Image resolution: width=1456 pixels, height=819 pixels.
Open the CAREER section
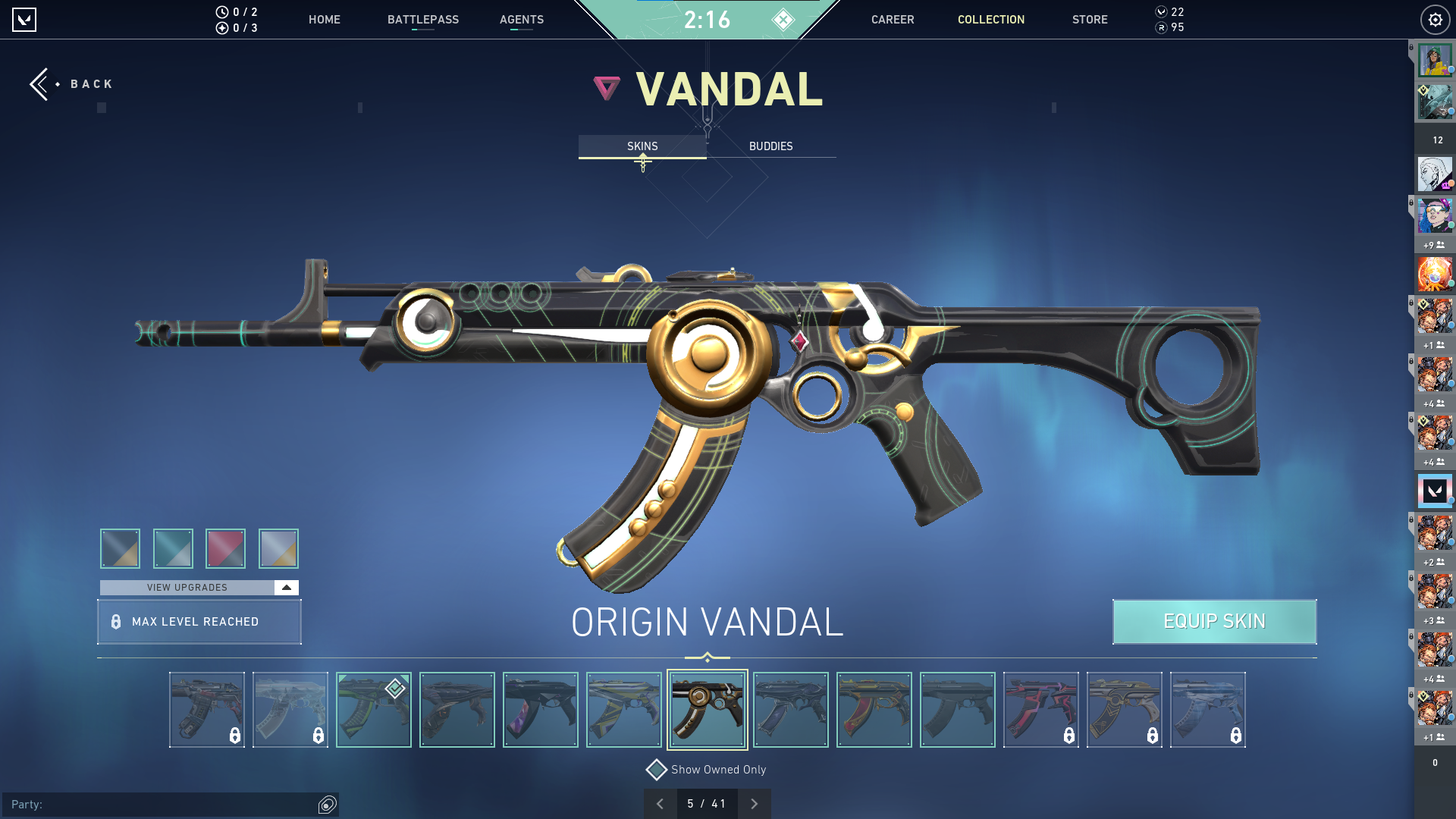892,20
